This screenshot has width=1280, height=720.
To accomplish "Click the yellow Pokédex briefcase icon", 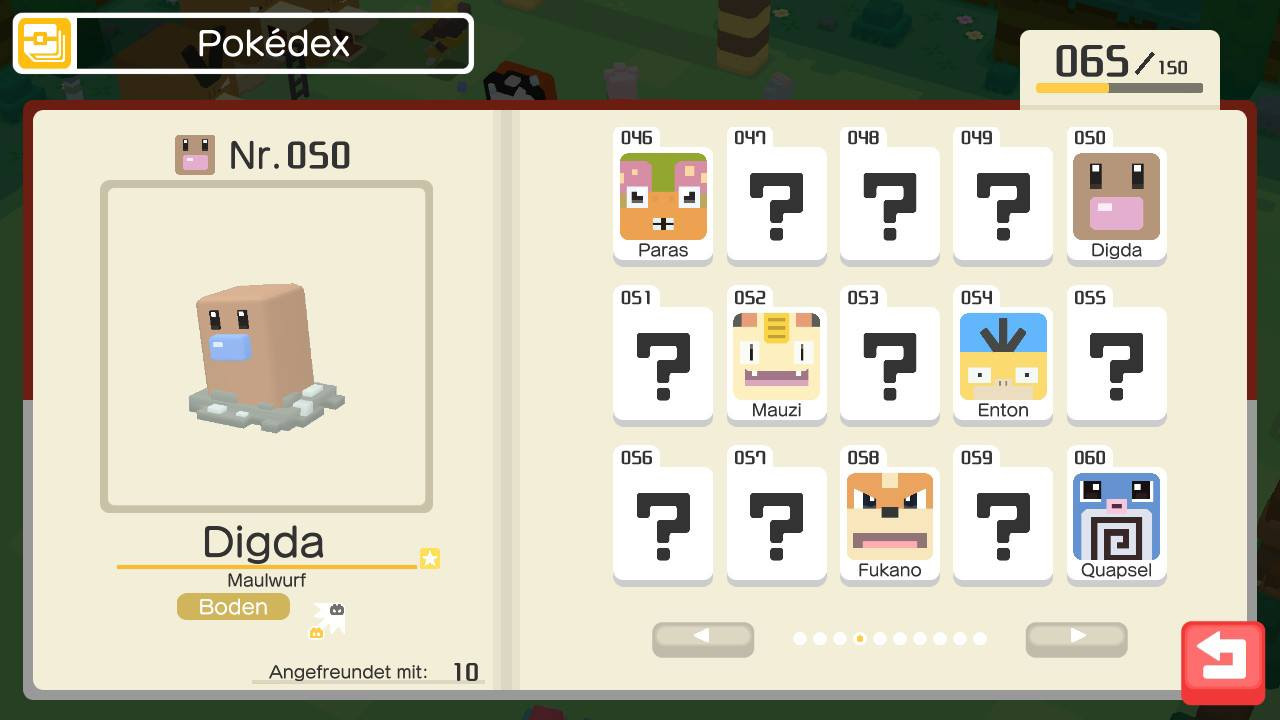I will tap(43, 43).
